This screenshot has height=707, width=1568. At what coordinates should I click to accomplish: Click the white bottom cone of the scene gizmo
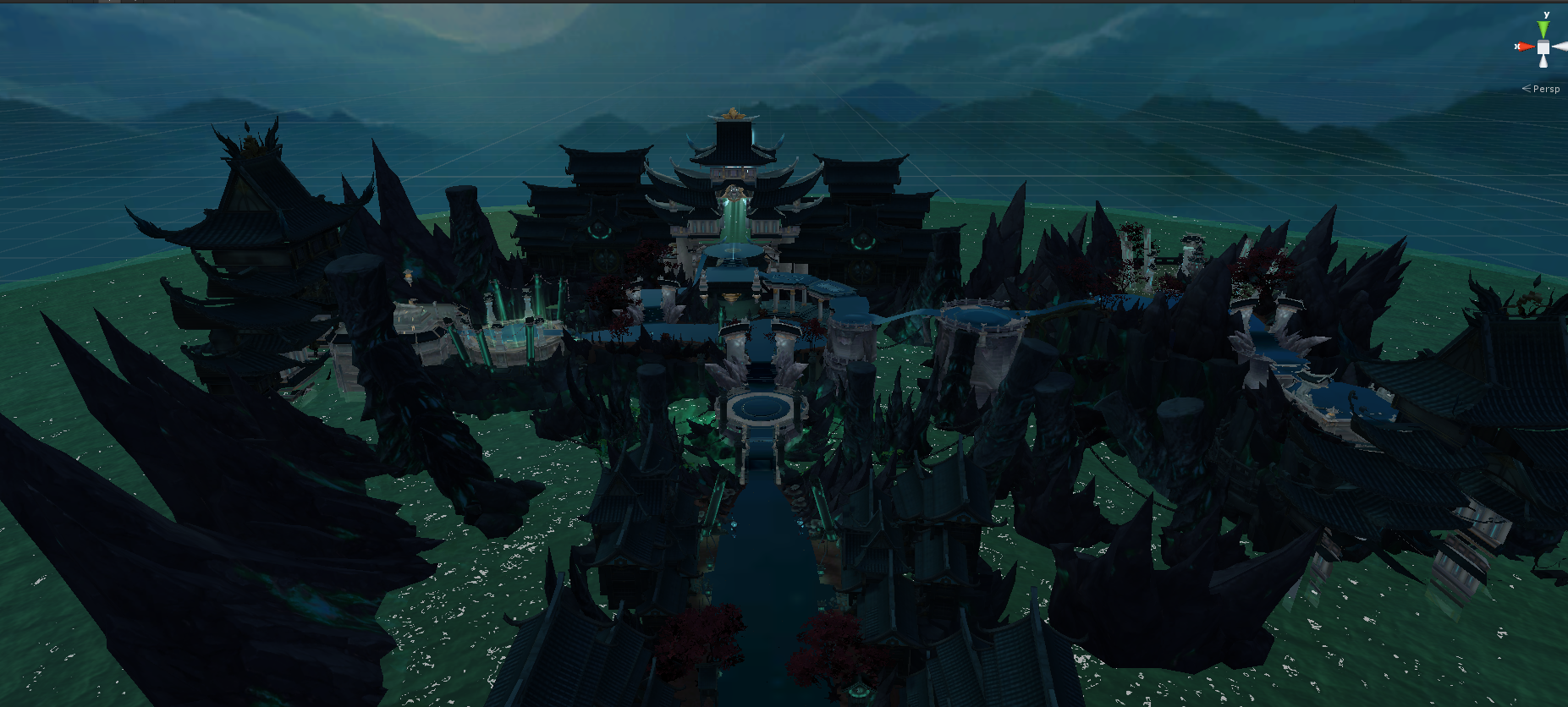1543,62
